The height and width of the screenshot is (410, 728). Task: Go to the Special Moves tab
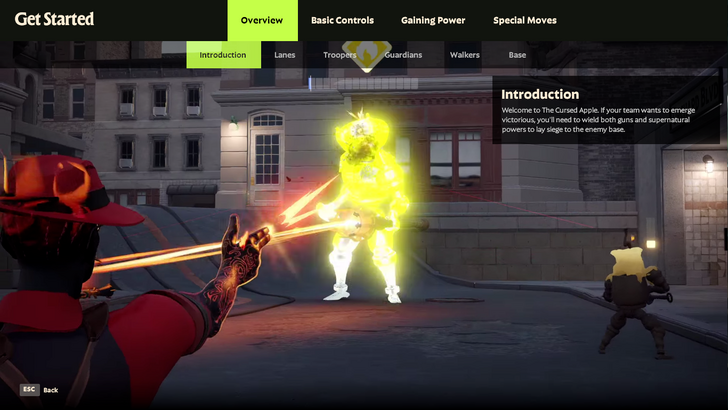(526, 20)
